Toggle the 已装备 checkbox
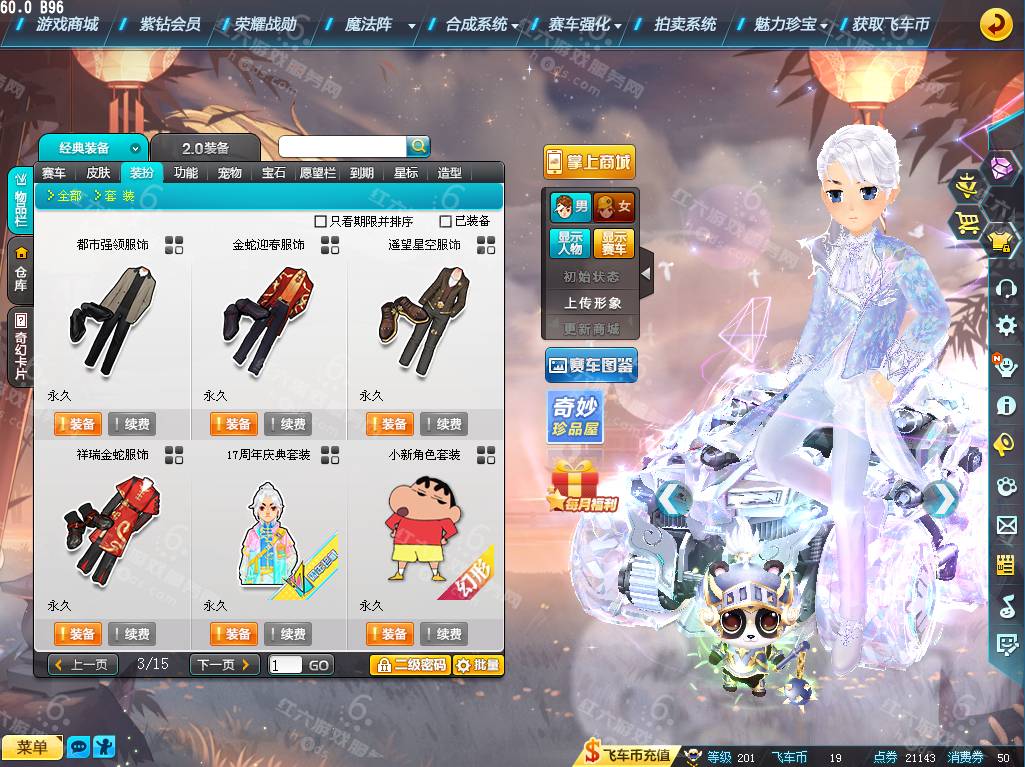The image size is (1025, 767). (x=446, y=221)
